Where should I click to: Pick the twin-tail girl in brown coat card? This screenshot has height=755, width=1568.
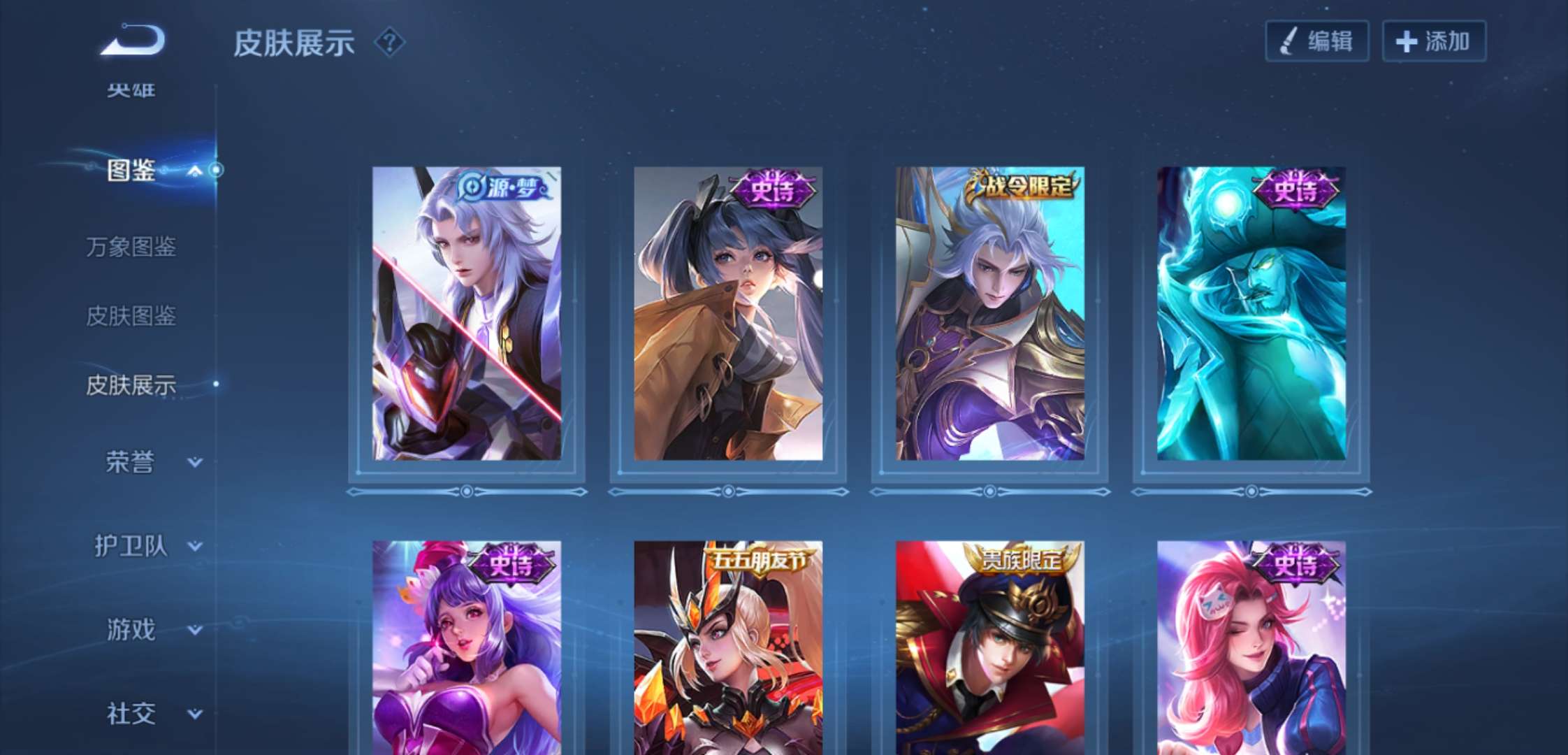coord(728,313)
